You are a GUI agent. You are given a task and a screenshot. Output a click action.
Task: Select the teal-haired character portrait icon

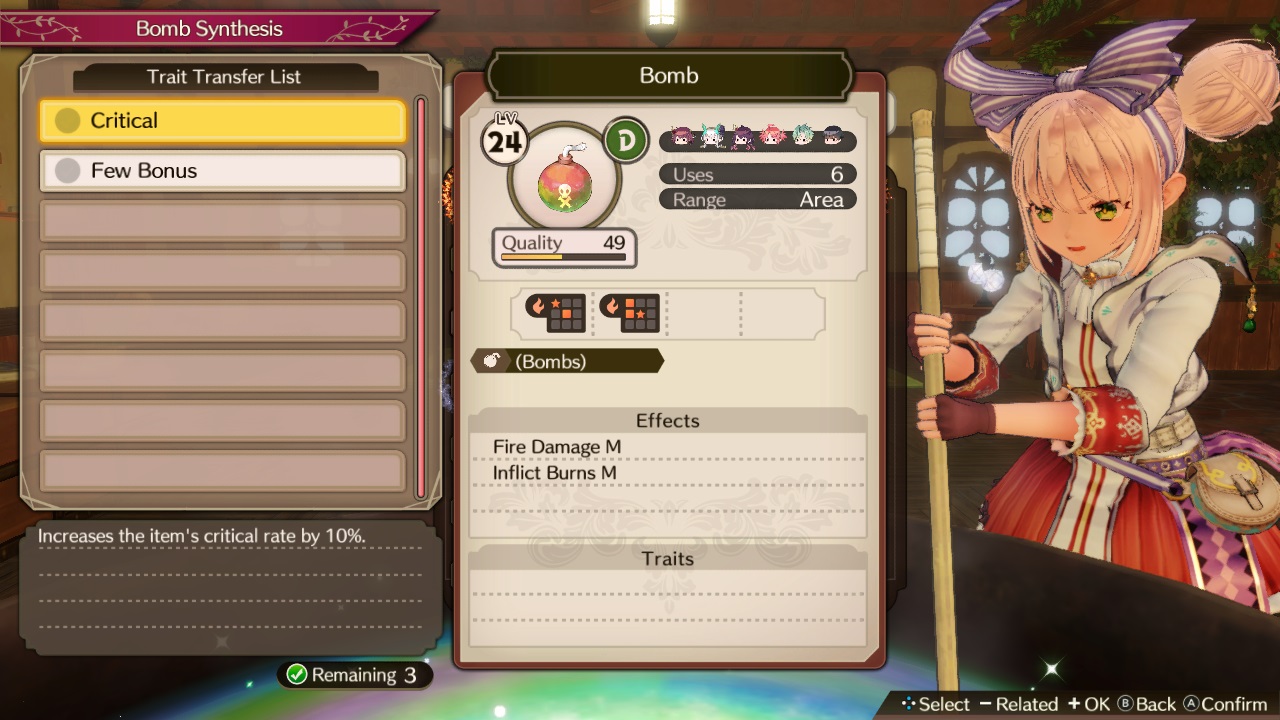[x=803, y=141]
